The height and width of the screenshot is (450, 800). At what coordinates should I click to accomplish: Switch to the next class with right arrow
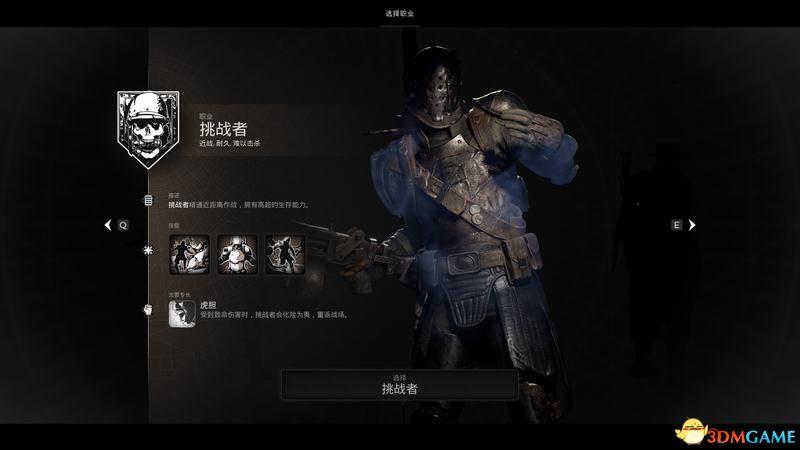coord(691,225)
